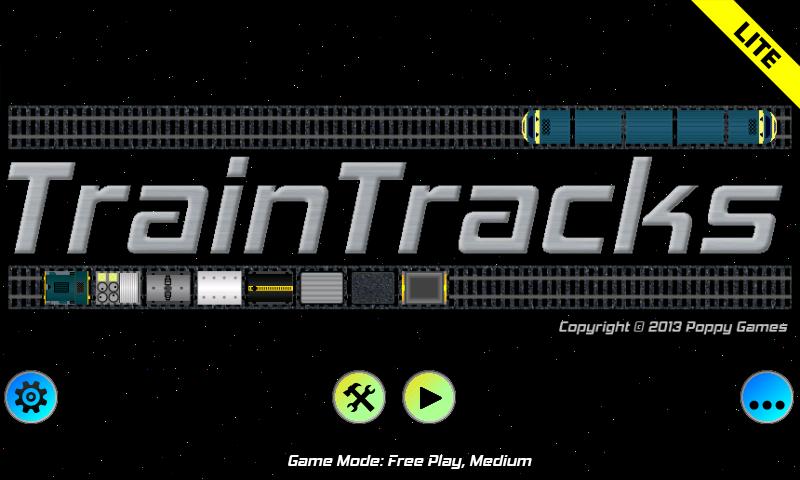Start the game with the green play button

click(429, 397)
